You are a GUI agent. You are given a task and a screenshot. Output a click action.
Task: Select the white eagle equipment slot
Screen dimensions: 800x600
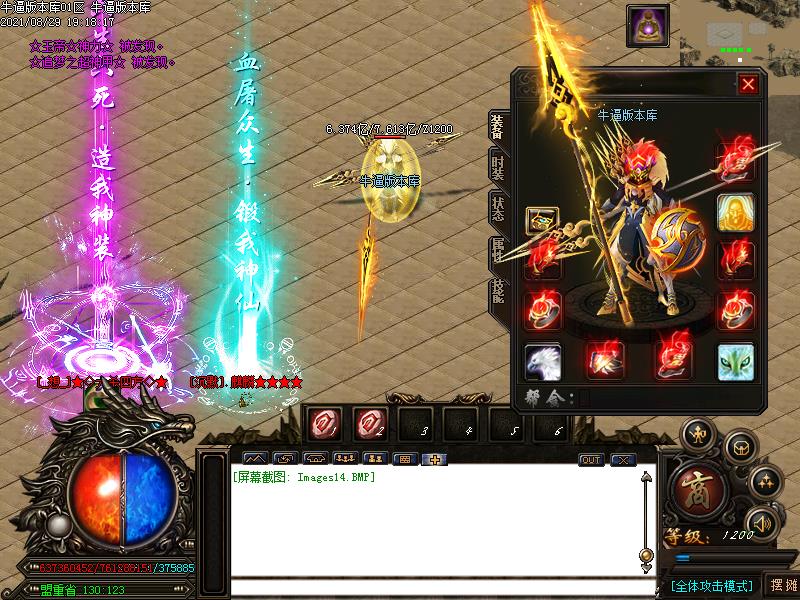tap(543, 361)
